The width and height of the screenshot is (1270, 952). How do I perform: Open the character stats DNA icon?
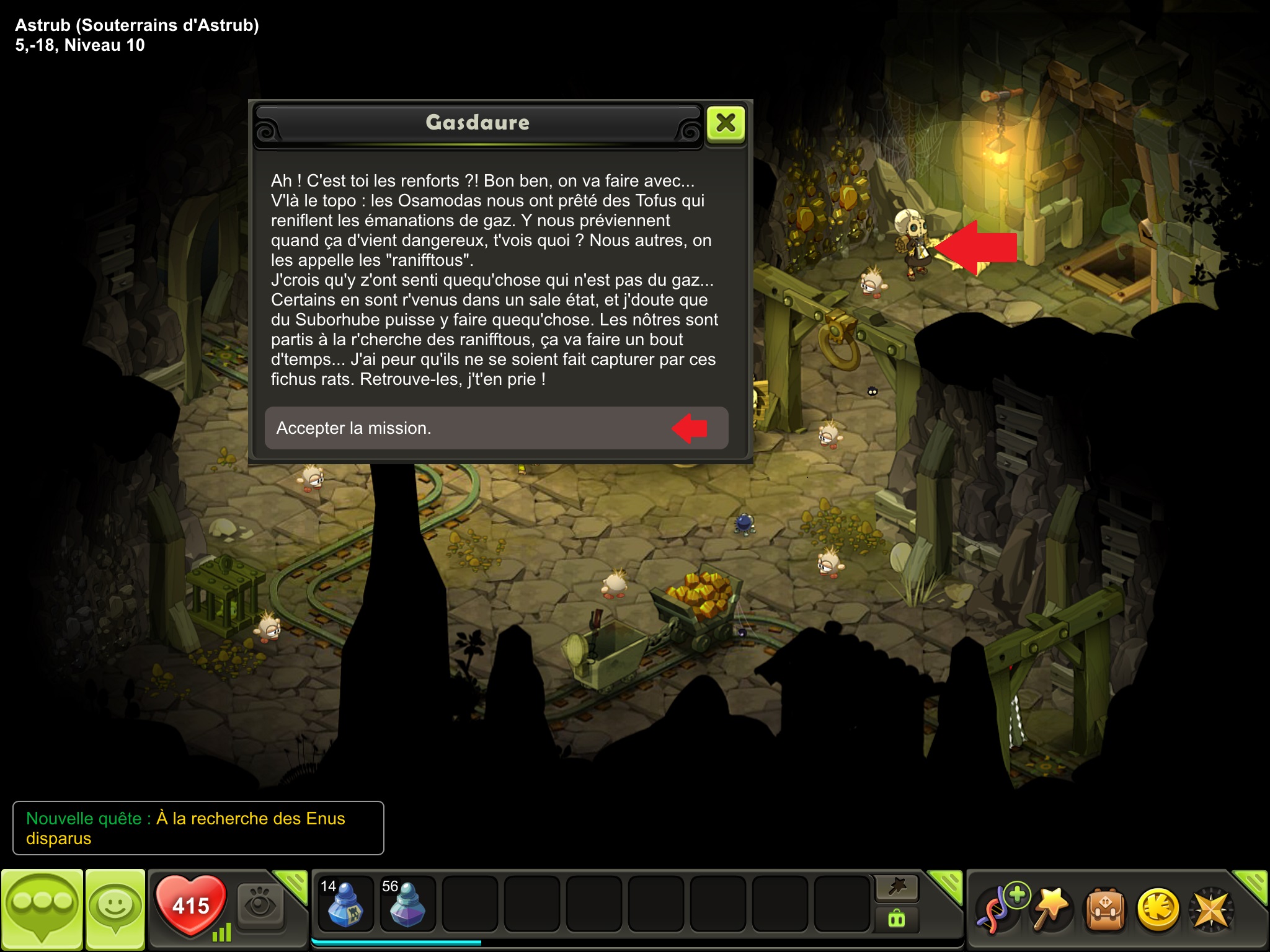coord(998,909)
